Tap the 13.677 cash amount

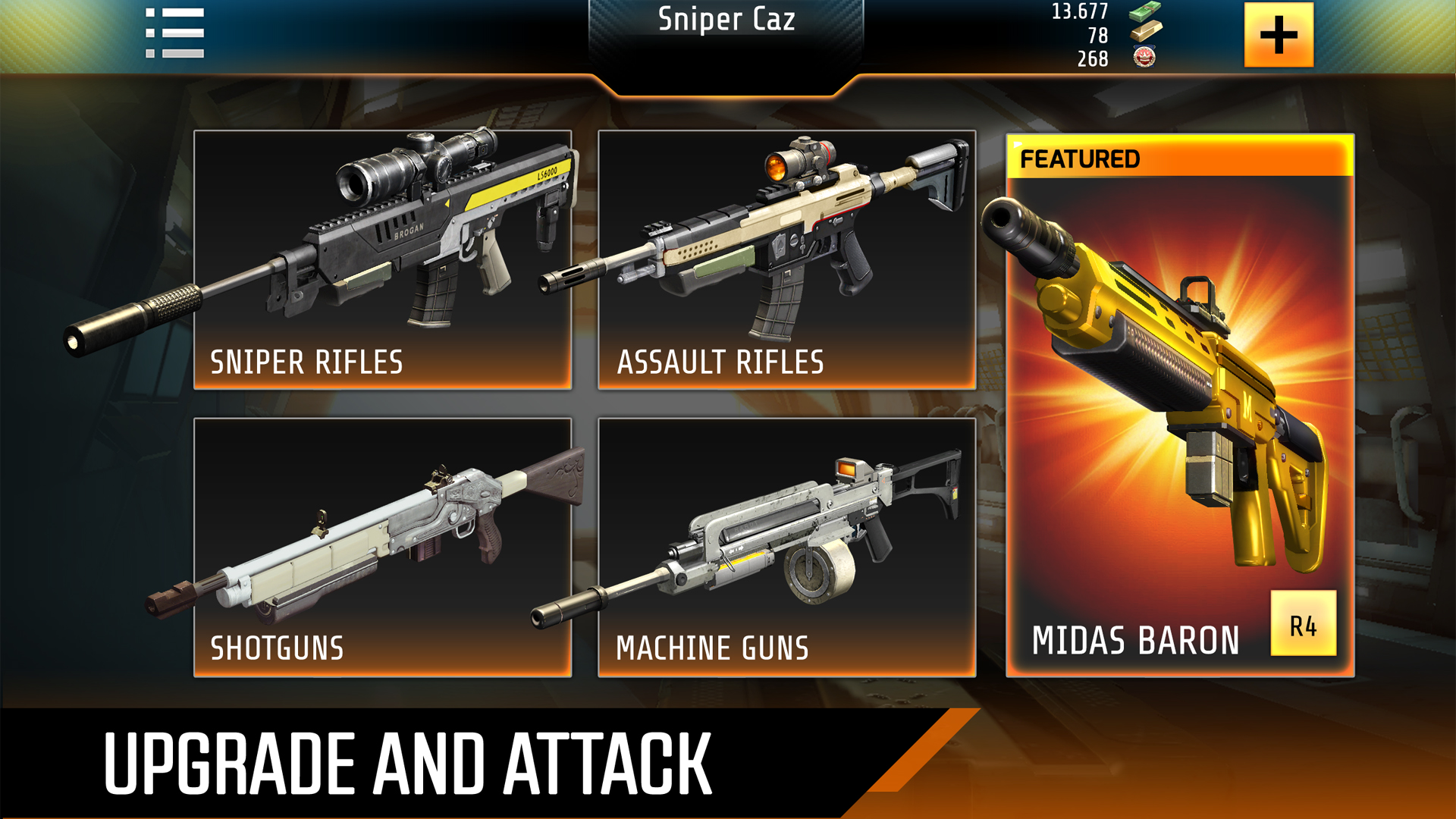1079,11
